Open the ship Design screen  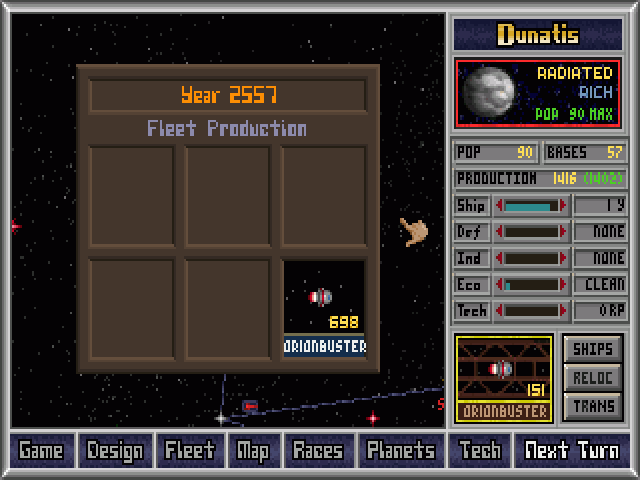tap(114, 450)
